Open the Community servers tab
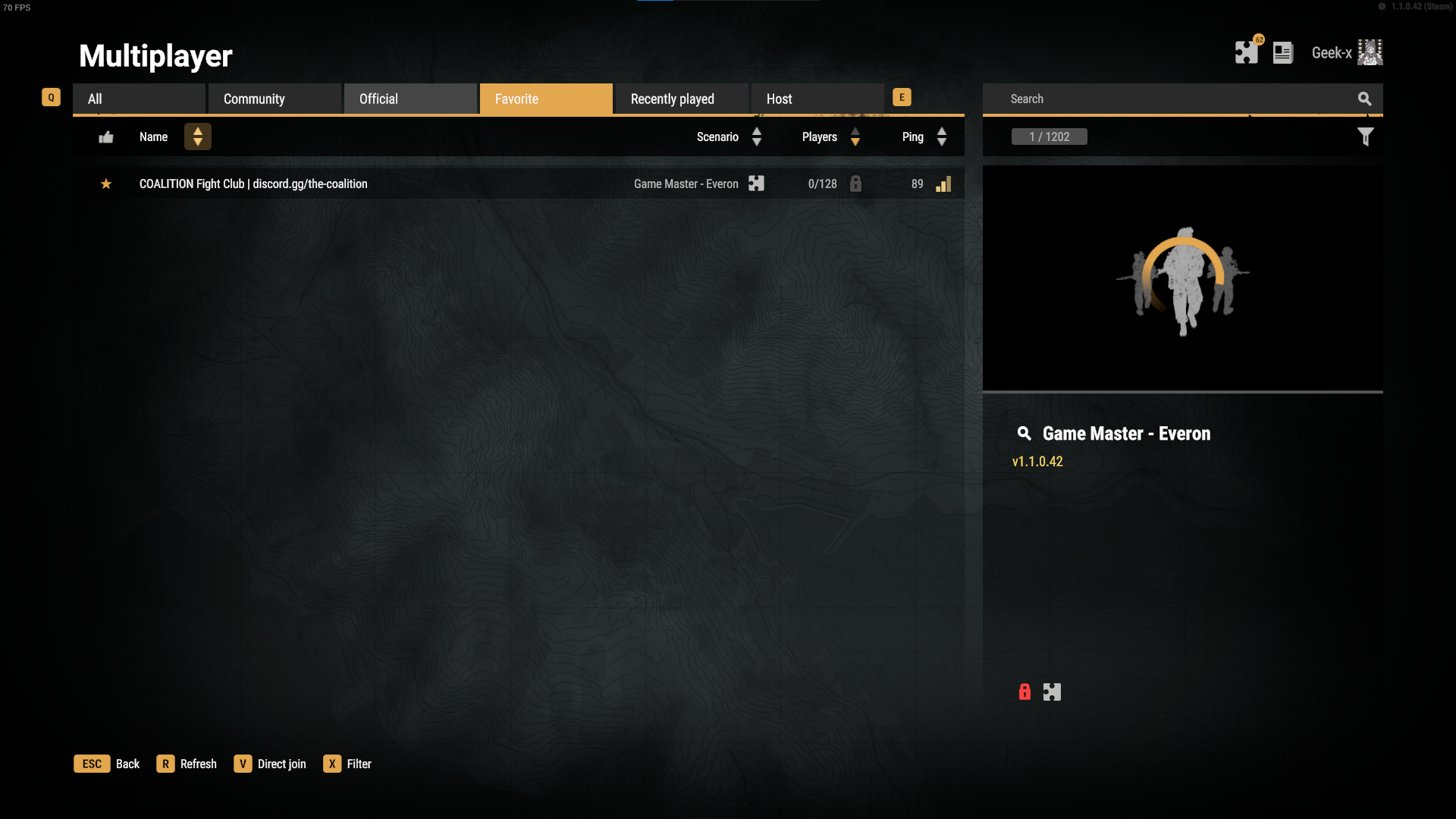This screenshot has height=819, width=1456. (275, 99)
